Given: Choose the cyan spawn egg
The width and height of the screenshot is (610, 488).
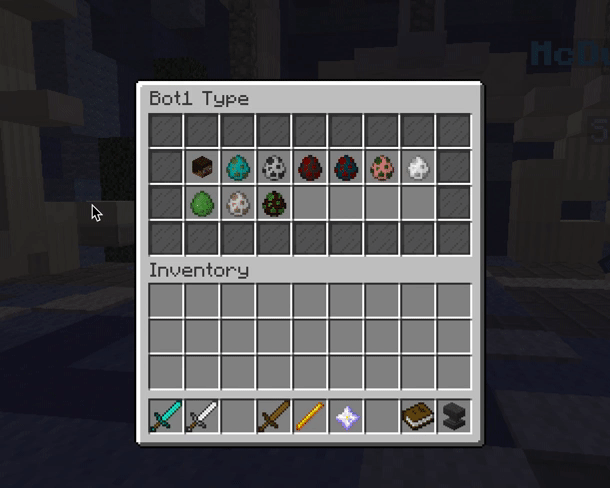Looking at the screenshot, I should click(x=238, y=167).
